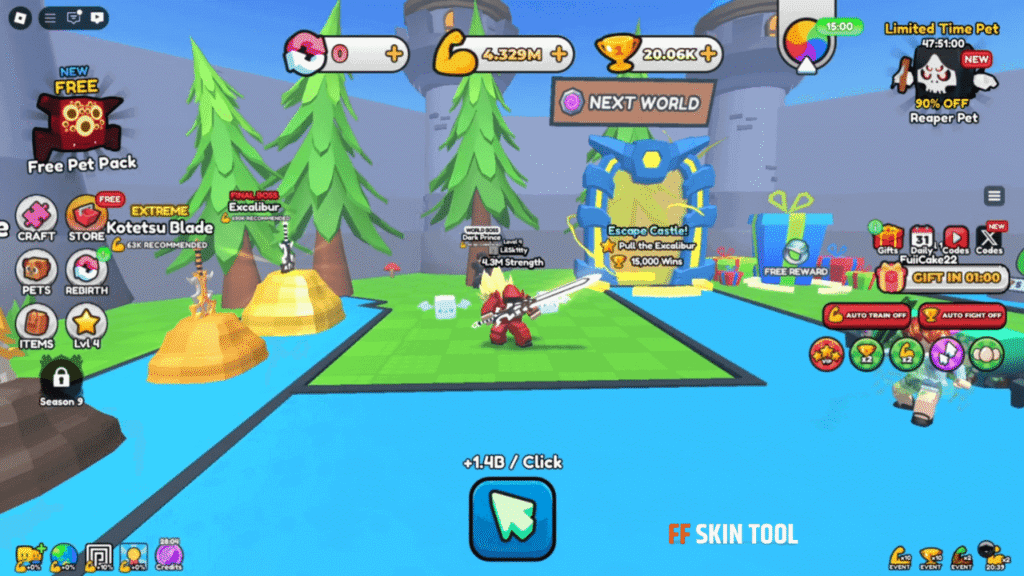Open the Craft menu
The width and height of the screenshot is (1024, 576).
coord(36,217)
